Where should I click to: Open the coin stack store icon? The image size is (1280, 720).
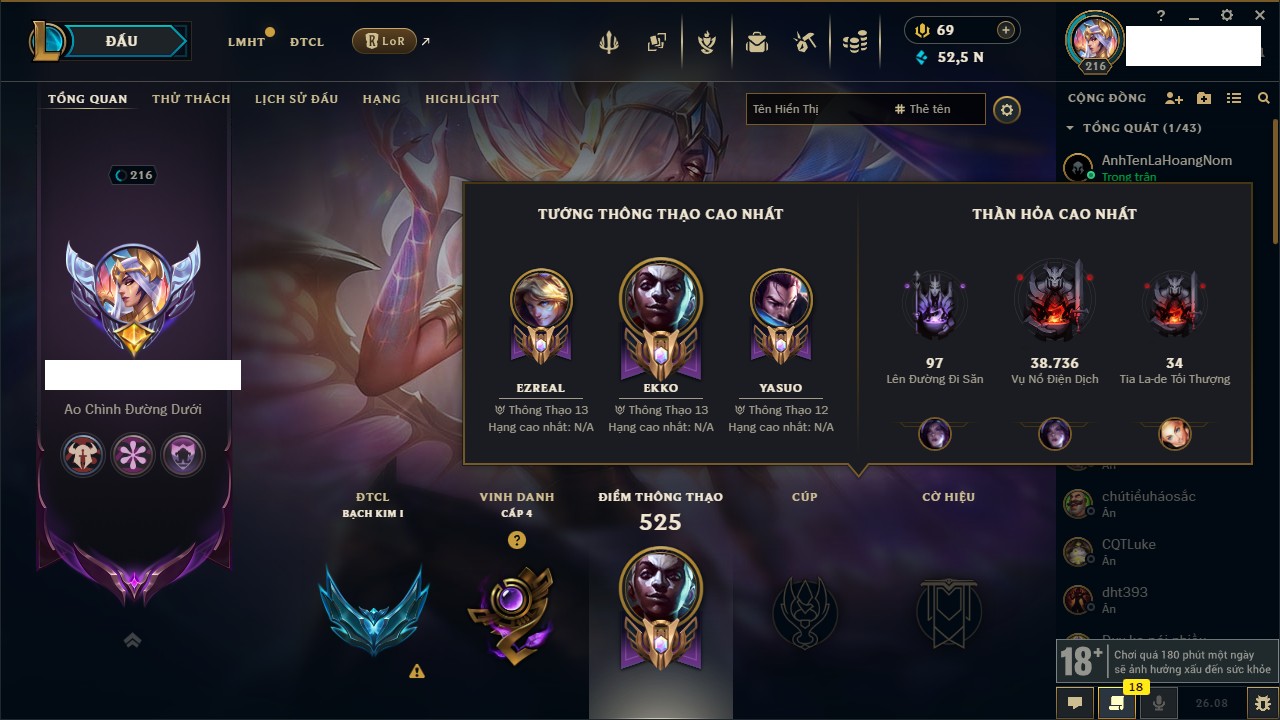[854, 42]
